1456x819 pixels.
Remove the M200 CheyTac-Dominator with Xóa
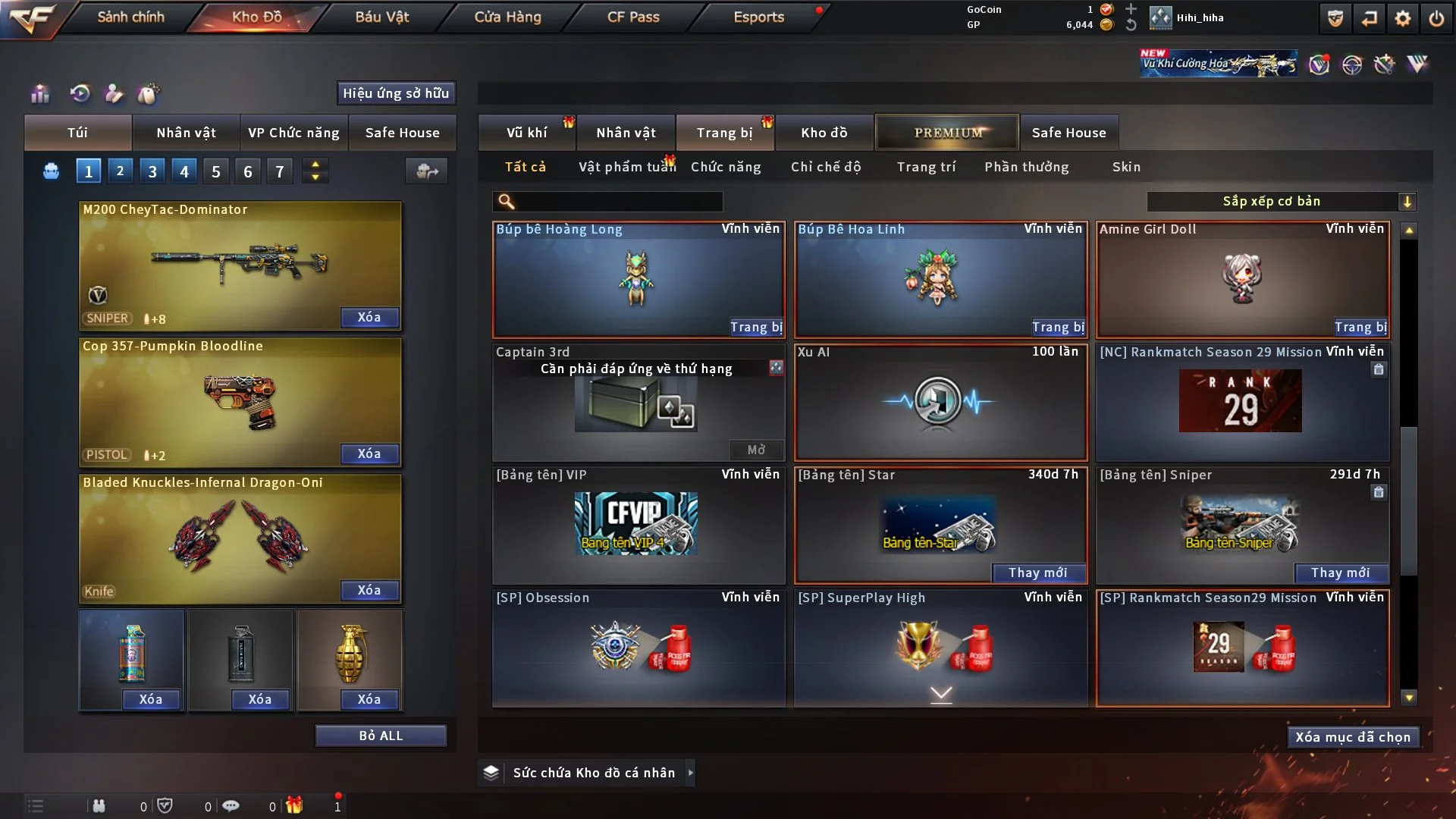pos(369,317)
